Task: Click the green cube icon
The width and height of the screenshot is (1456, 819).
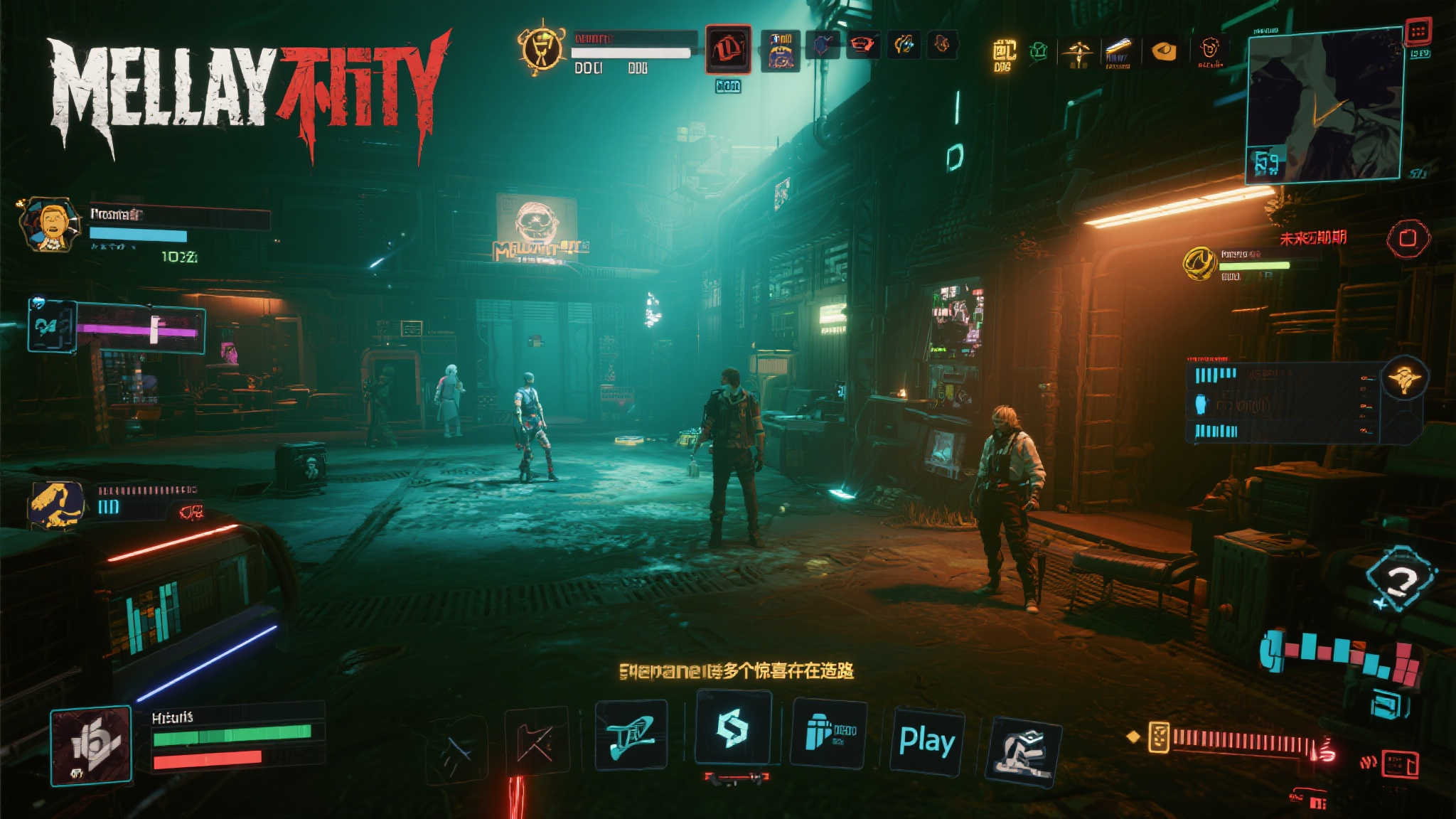Action: coord(1039,51)
